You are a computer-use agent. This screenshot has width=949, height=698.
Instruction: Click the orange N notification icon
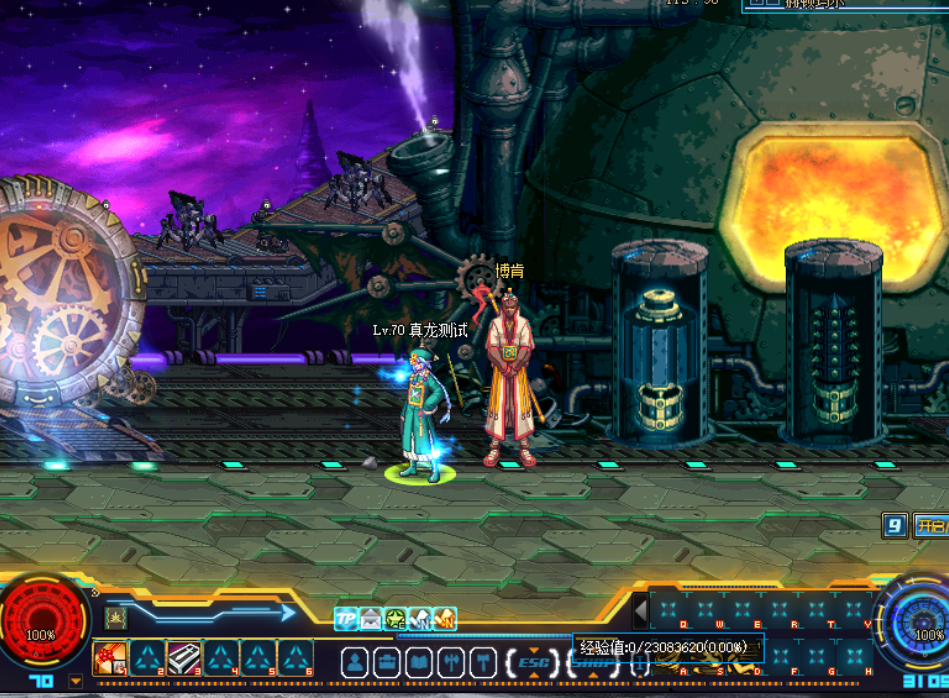(445, 619)
